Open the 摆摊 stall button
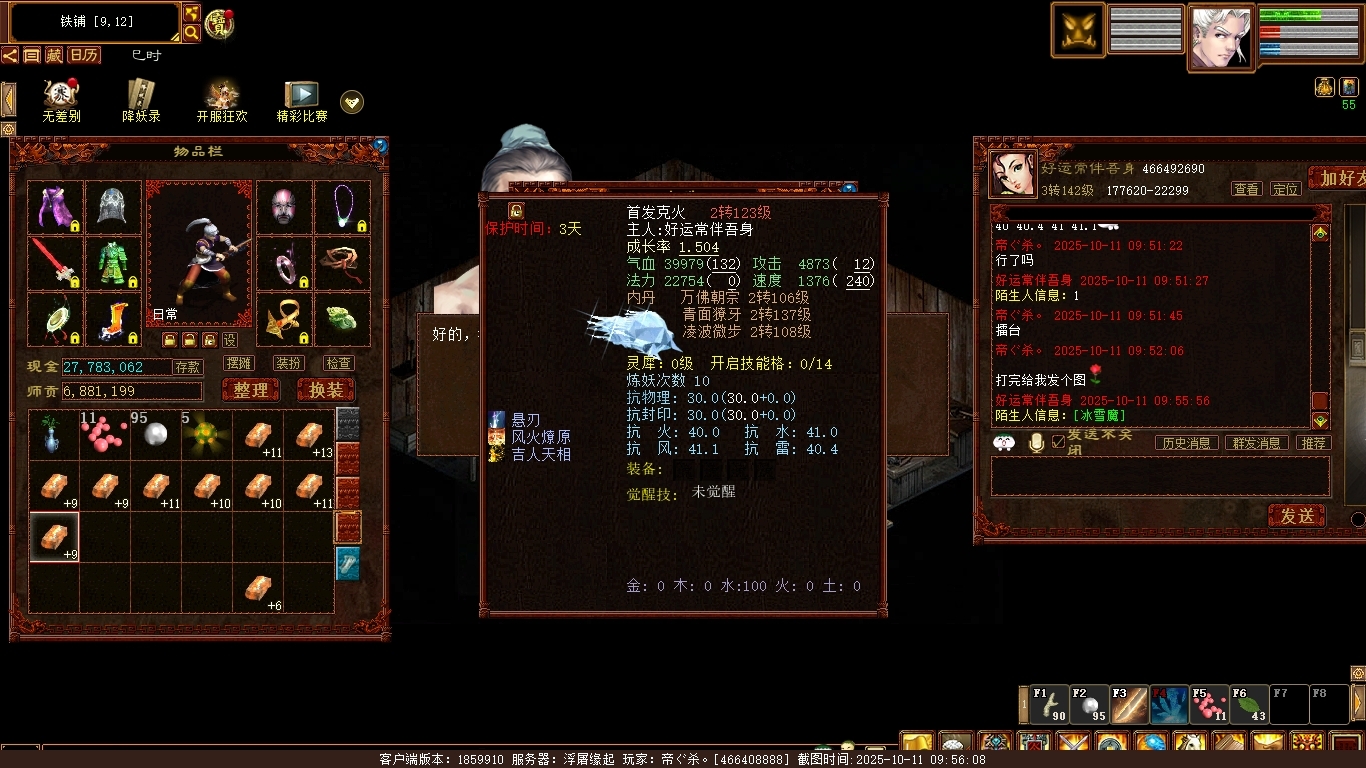Image resolution: width=1366 pixels, height=768 pixels. coord(239,363)
